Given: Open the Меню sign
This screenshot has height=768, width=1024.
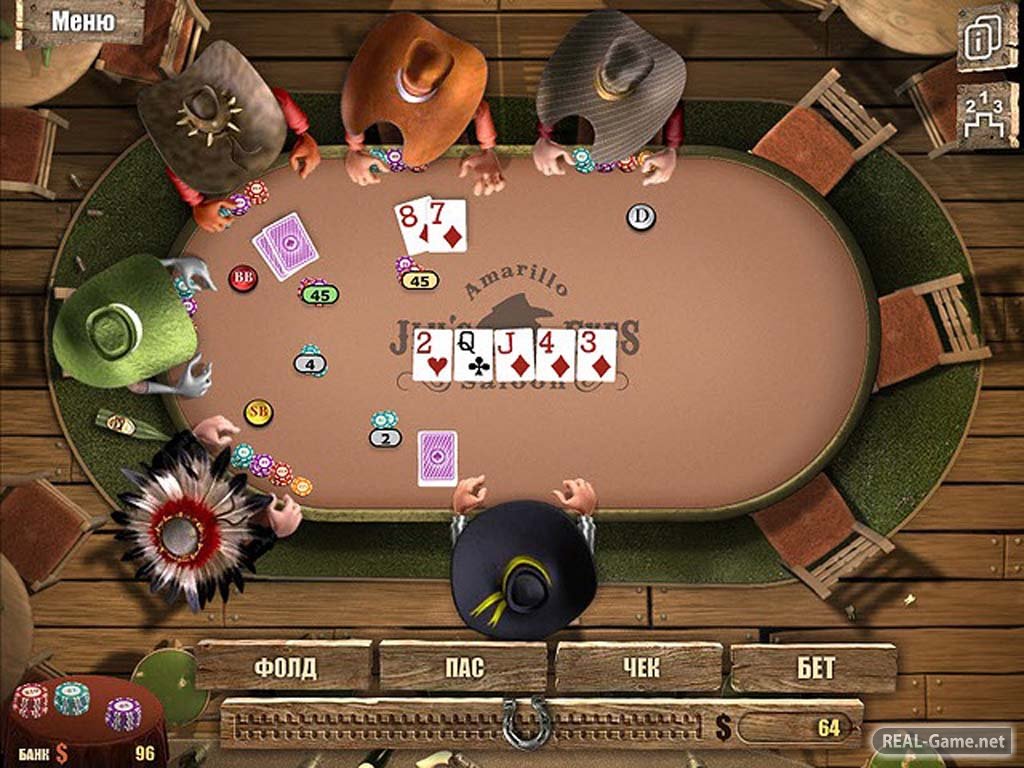Looking at the screenshot, I should pos(83,21).
